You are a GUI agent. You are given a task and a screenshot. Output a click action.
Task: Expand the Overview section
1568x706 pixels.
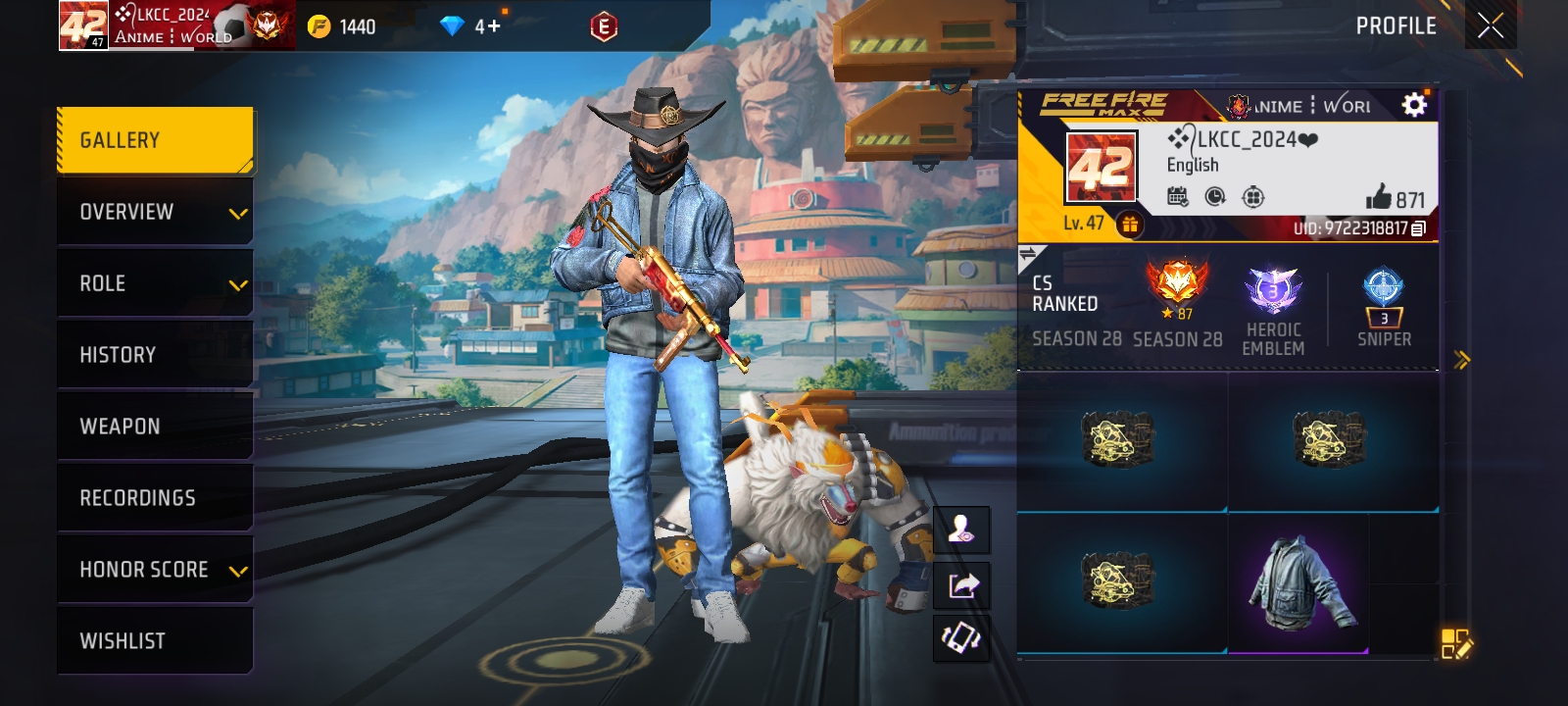(155, 211)
